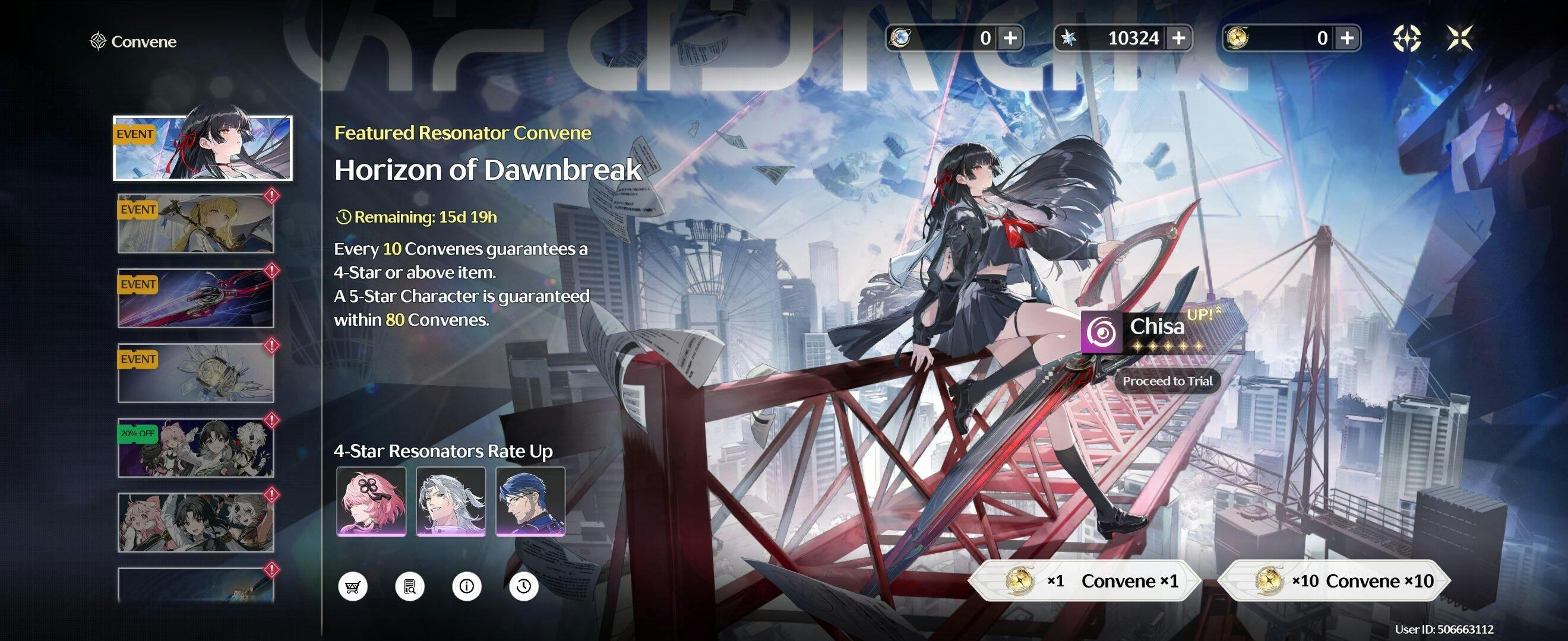Switch to the white winged weapon banner

pos(195,373)
